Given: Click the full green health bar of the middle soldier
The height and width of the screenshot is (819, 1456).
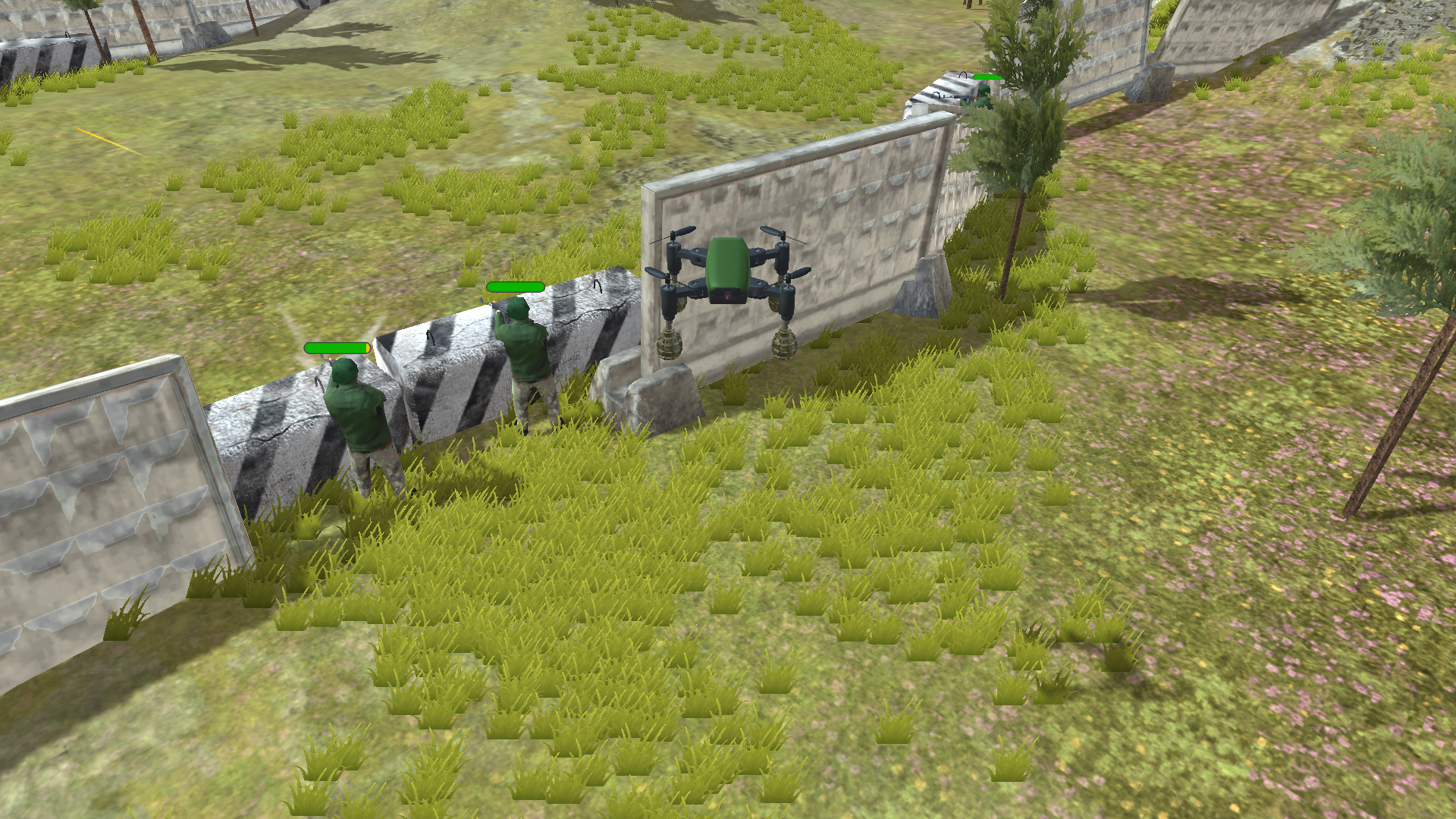Looking at the screenshot, I should 514,287.
